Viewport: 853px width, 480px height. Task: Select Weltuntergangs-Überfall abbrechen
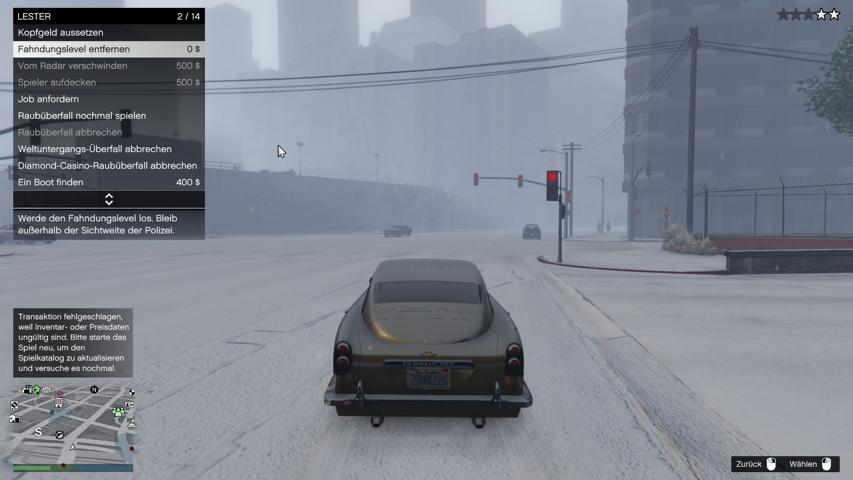click(x=108, y=149)
